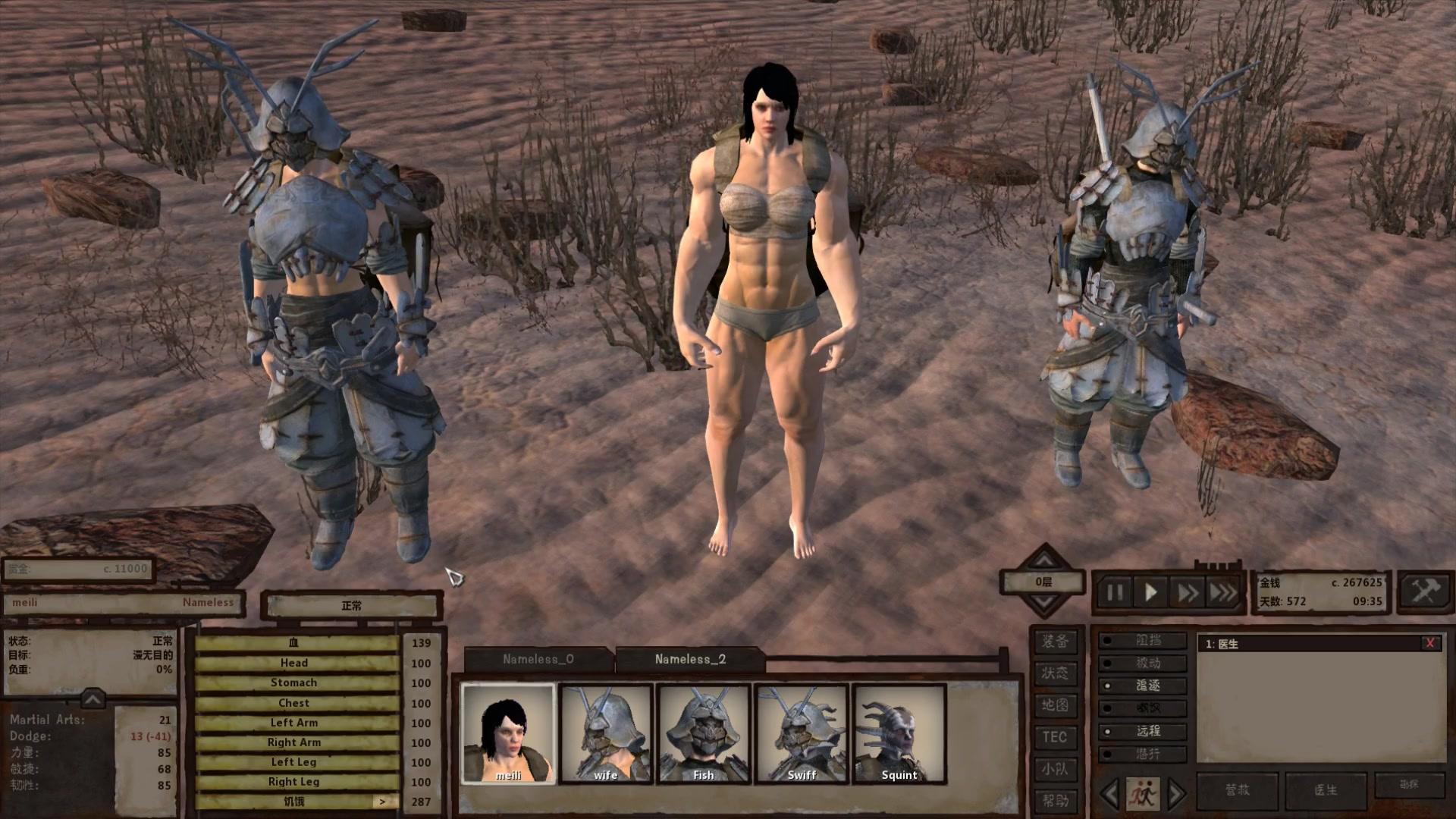
Task: Pick the Swiff character portrait
Action: (x=802, y=733)
